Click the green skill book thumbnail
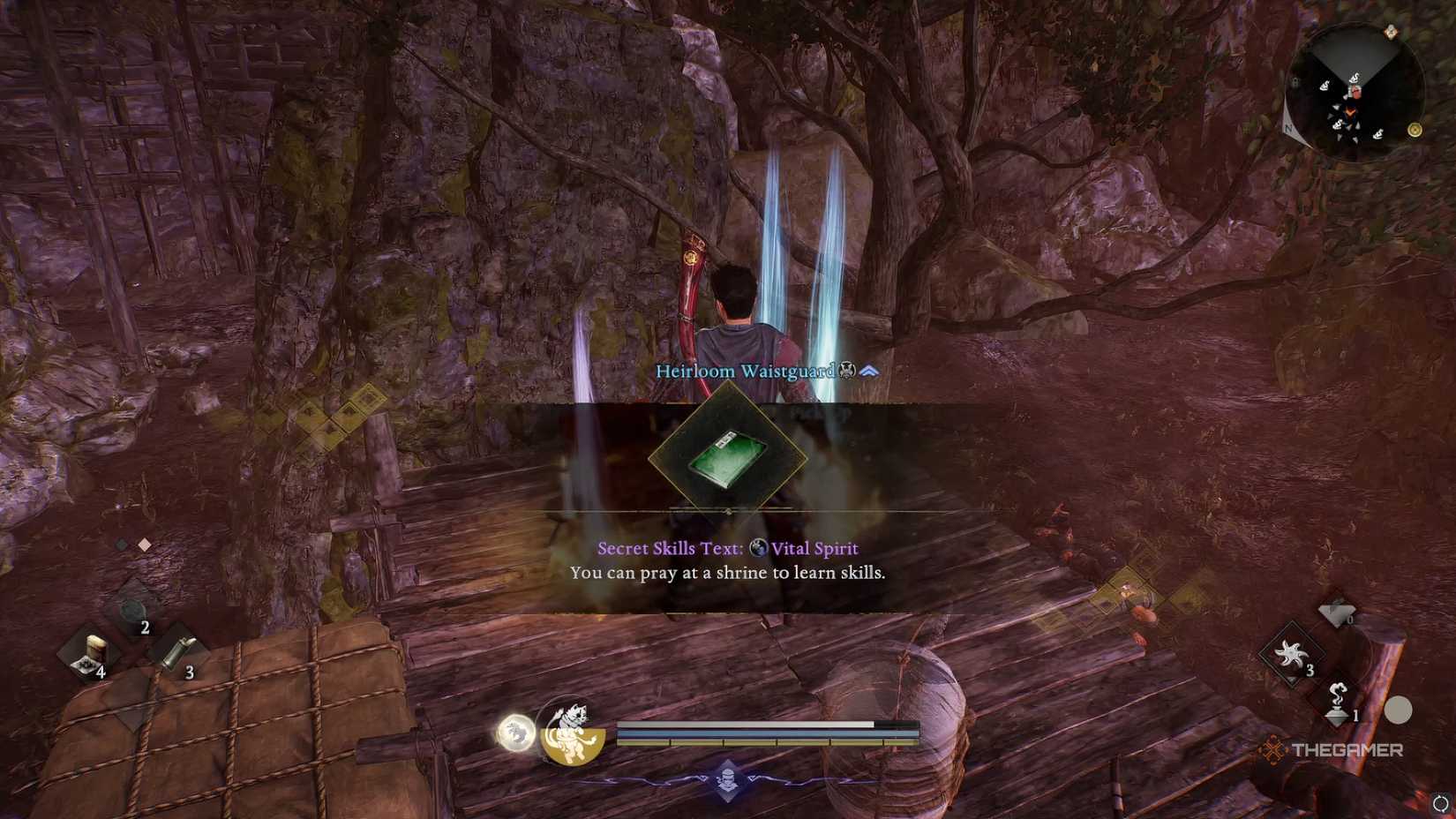This screenshot has height=819, width=1456. pyautogui.click(x=730, y=460)
